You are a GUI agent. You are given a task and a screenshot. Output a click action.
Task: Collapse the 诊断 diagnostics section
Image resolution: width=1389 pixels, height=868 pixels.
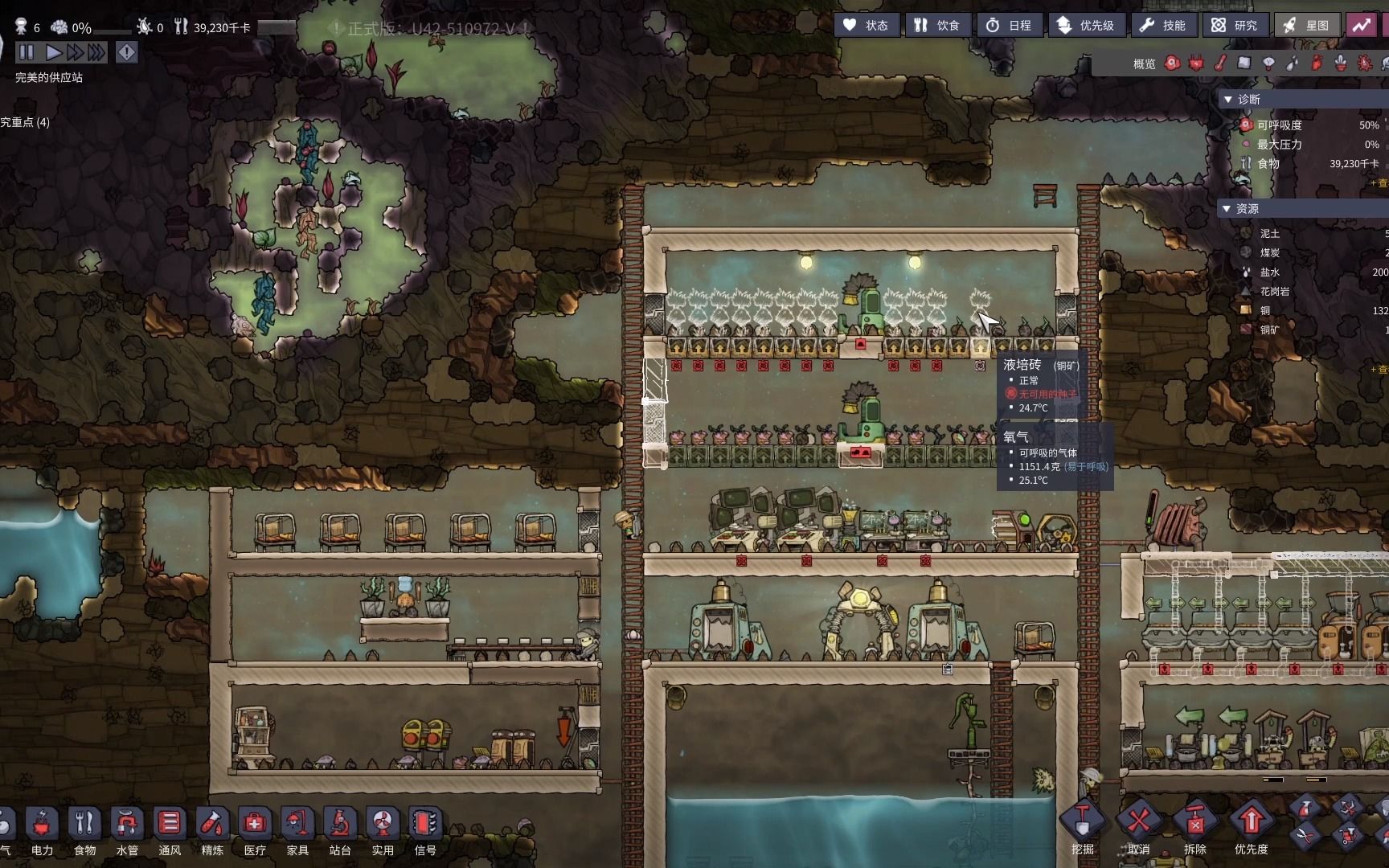coord(1227,100)
